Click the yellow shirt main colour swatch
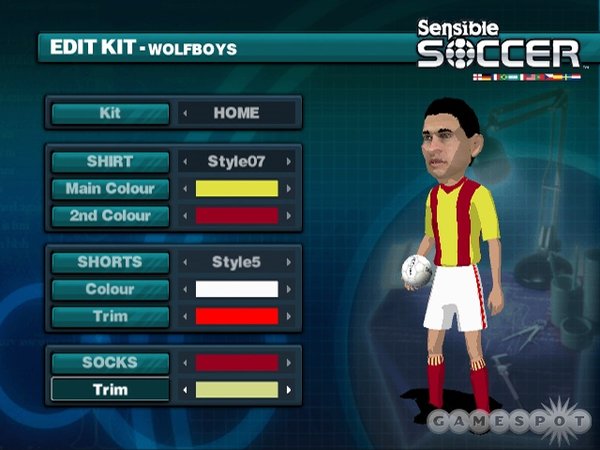Image resolution: width=600 pixels, height=450 pixels. 236,188
